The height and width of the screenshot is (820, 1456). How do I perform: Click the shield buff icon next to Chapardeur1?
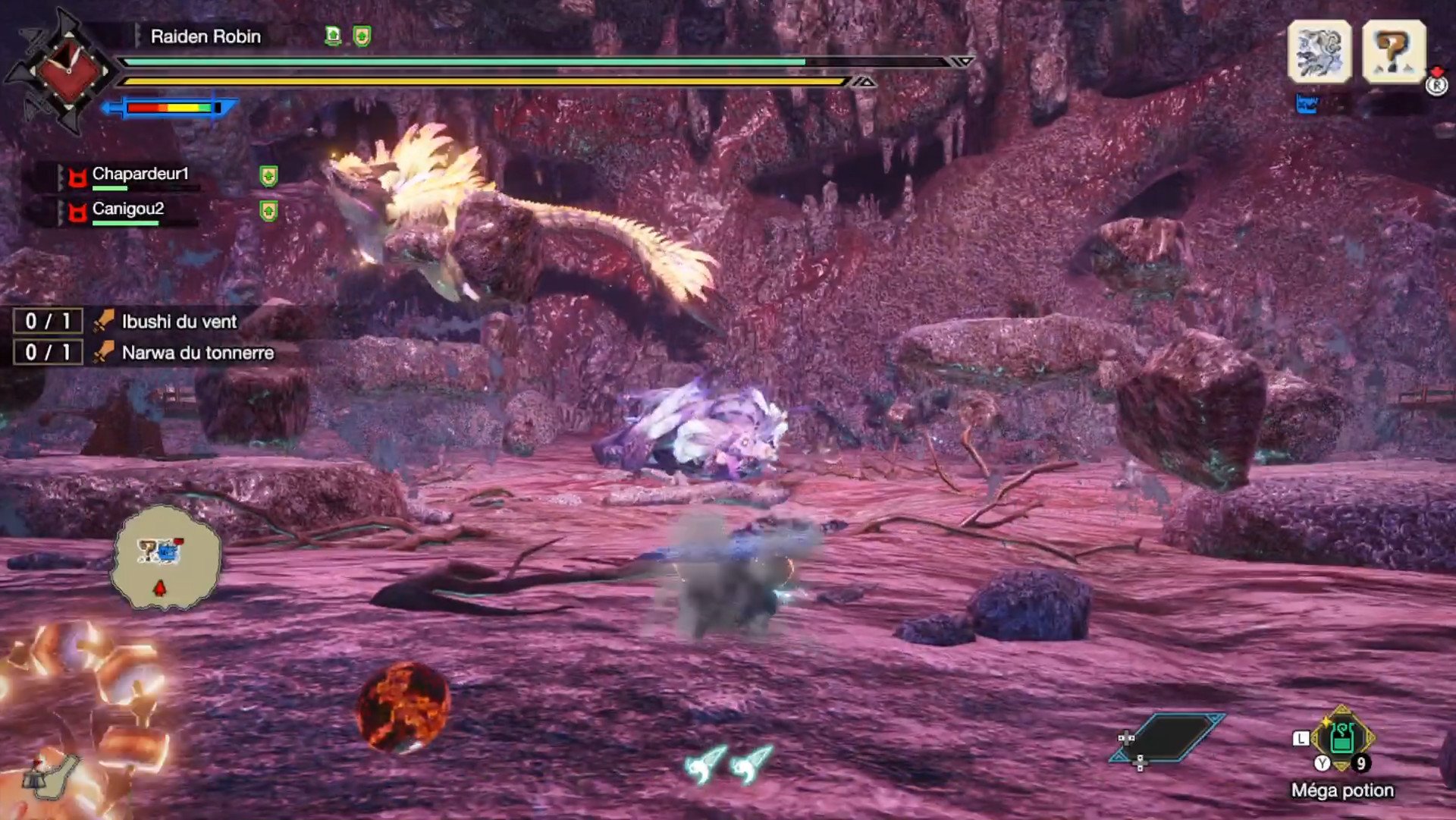(x=267, y=177)
